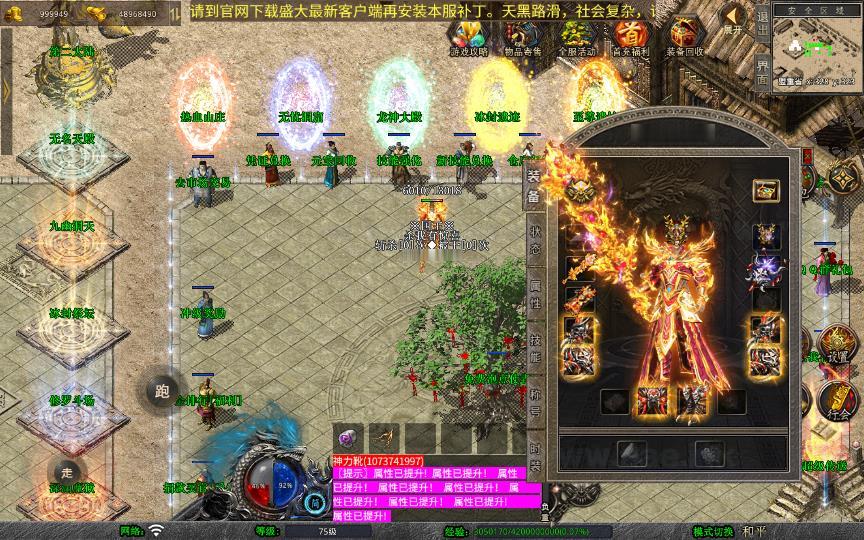
Task: Open the 游戏攻略 game guide icon
Action: (x=469, y=37)
